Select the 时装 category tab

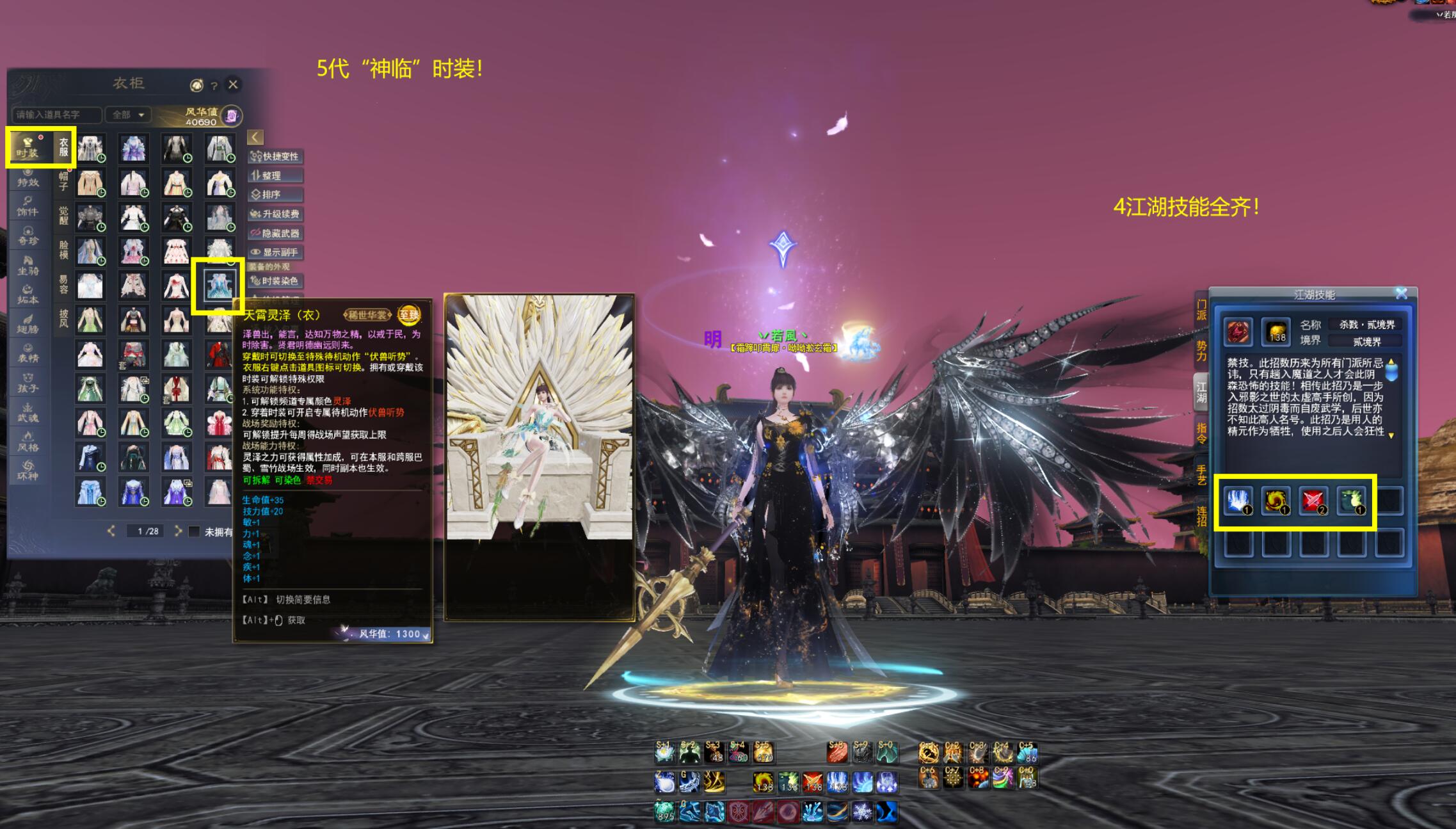28,147
